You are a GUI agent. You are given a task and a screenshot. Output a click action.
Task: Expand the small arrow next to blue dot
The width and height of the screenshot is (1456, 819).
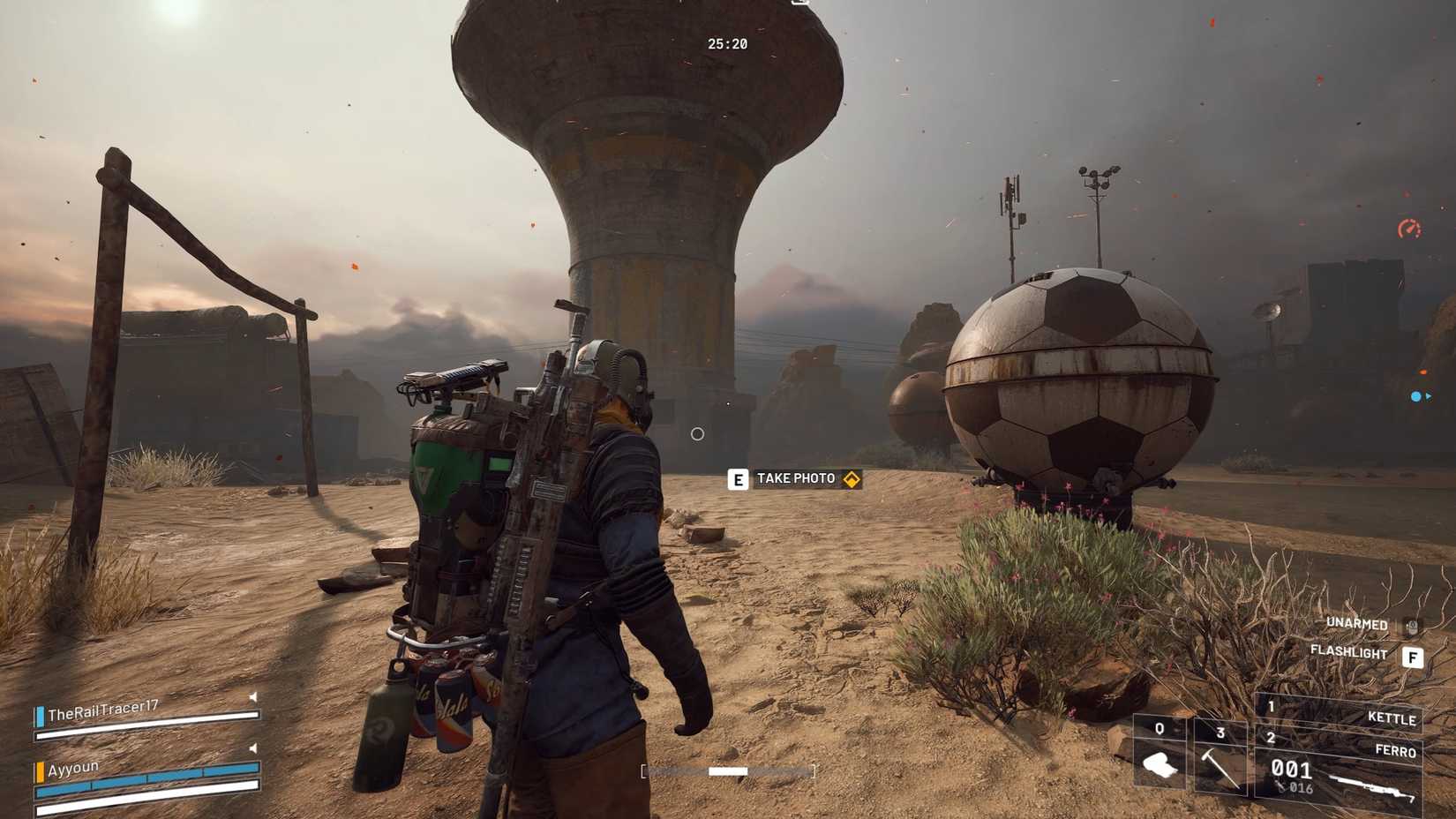pos(1432,397)
